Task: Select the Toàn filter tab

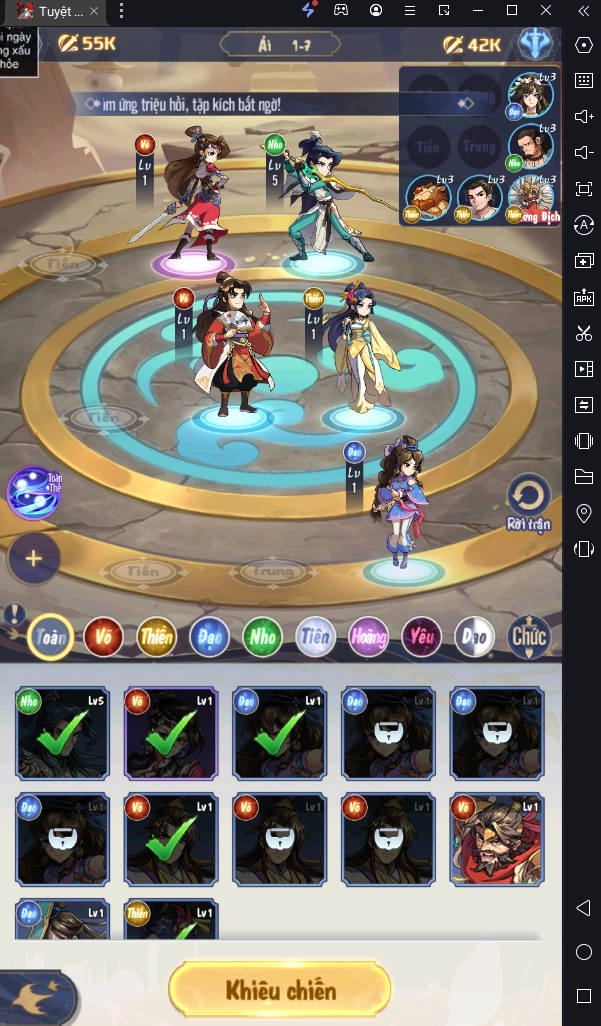Action: point(50,637)
